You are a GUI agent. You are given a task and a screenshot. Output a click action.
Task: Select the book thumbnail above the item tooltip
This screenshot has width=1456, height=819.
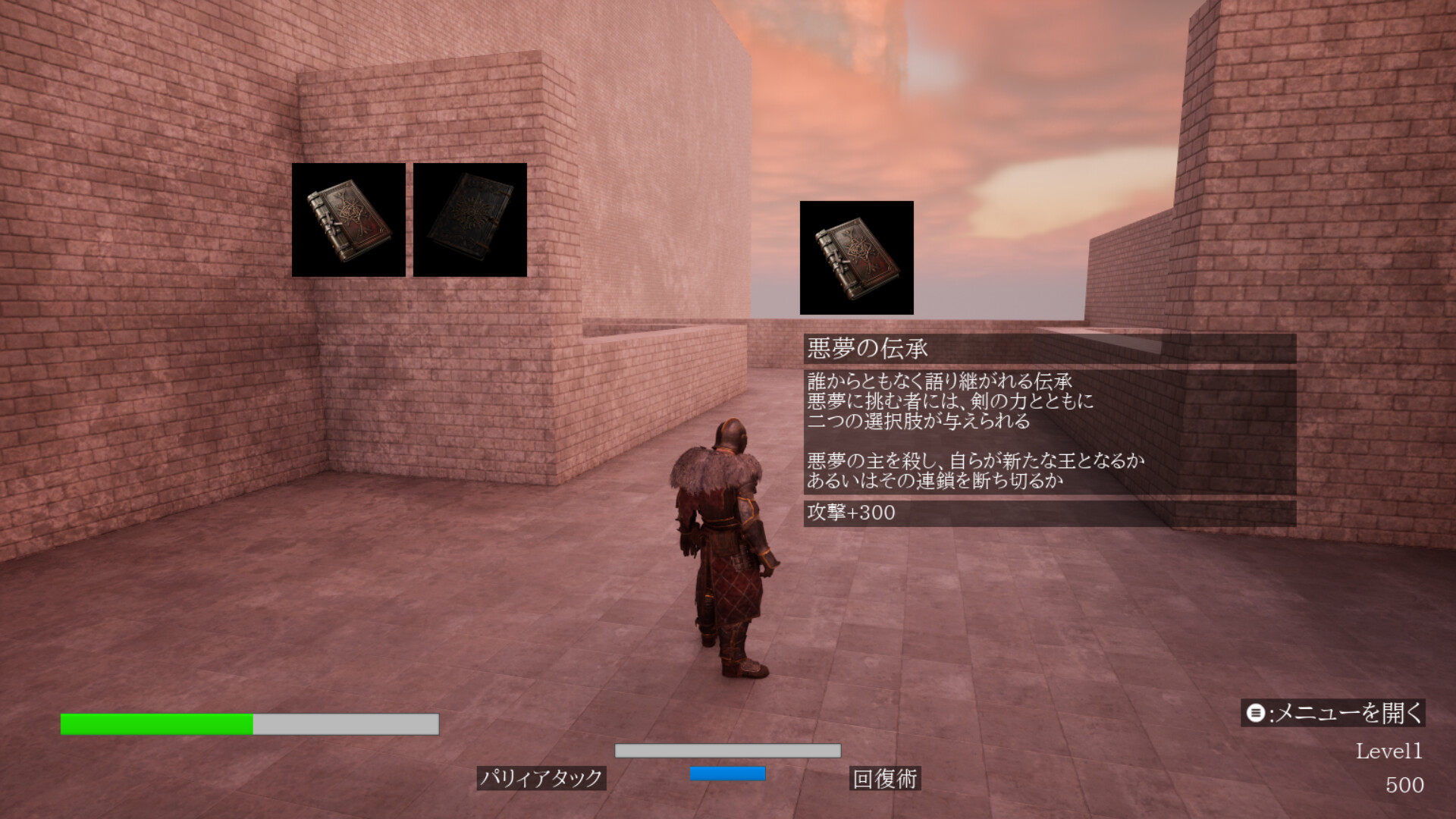click(855, 258)
